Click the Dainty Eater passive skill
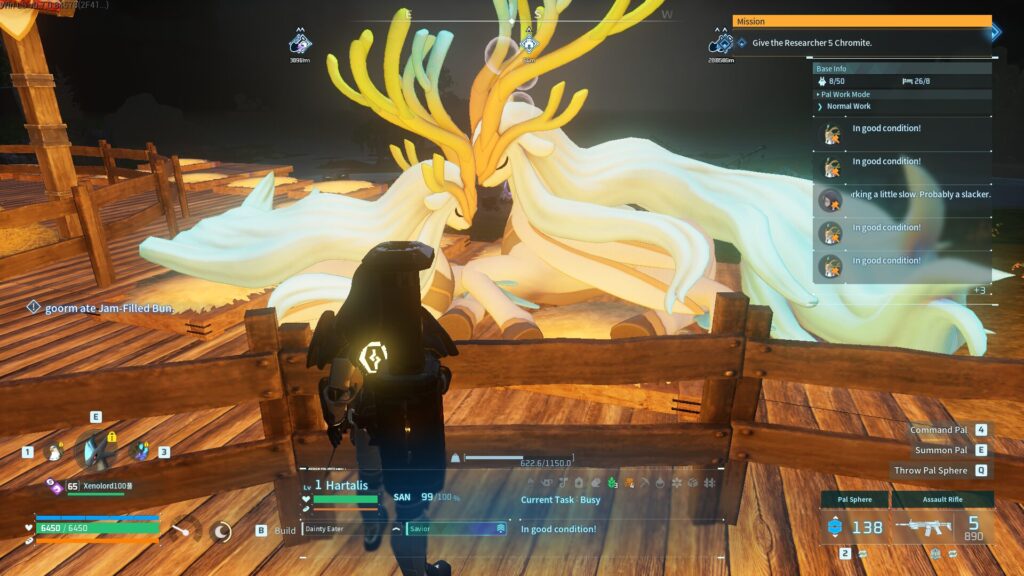The height and width of the screenshot is (576, 1024). point(345,529)
